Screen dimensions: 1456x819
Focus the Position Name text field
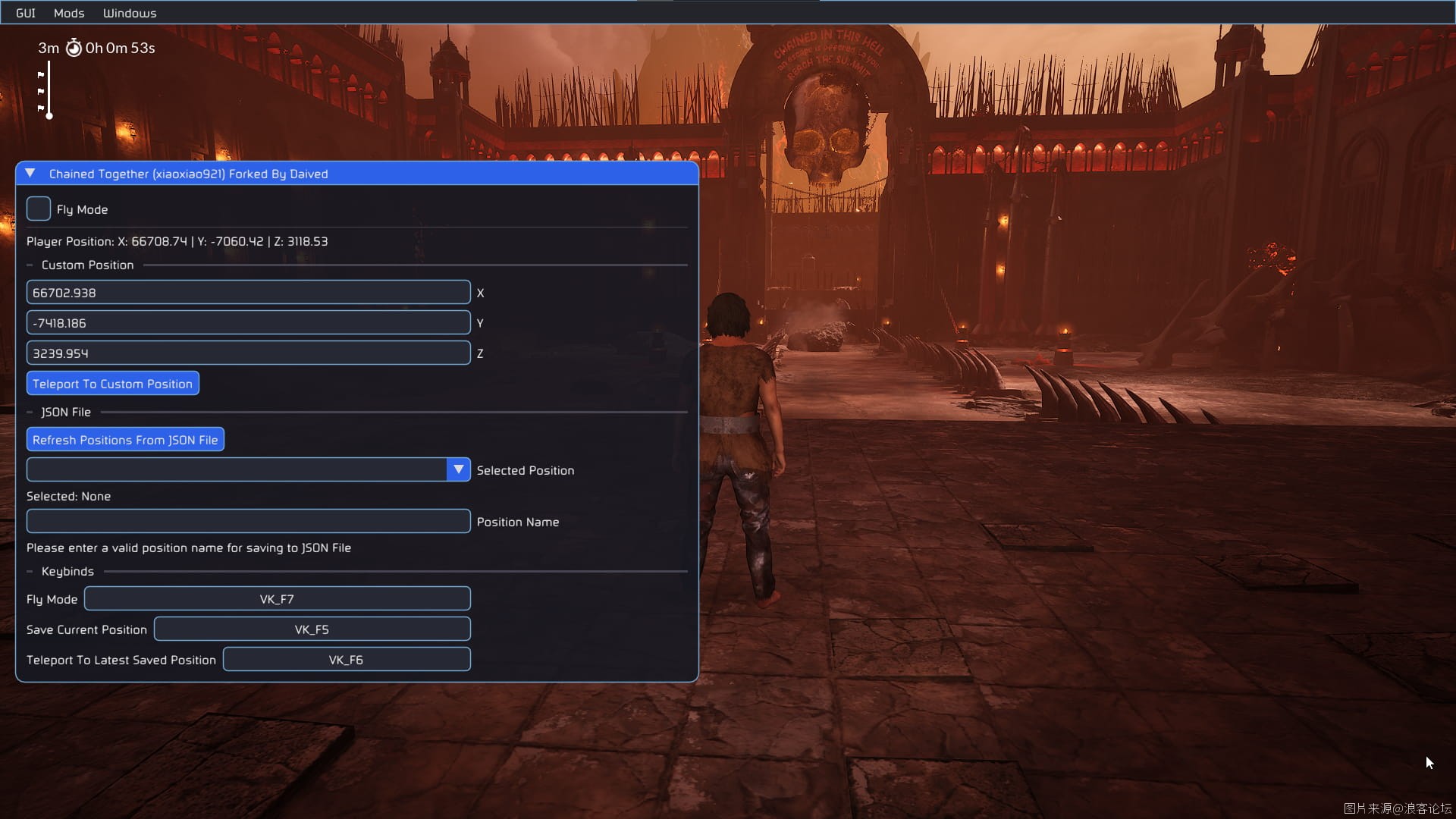click(x=248, y=522)
